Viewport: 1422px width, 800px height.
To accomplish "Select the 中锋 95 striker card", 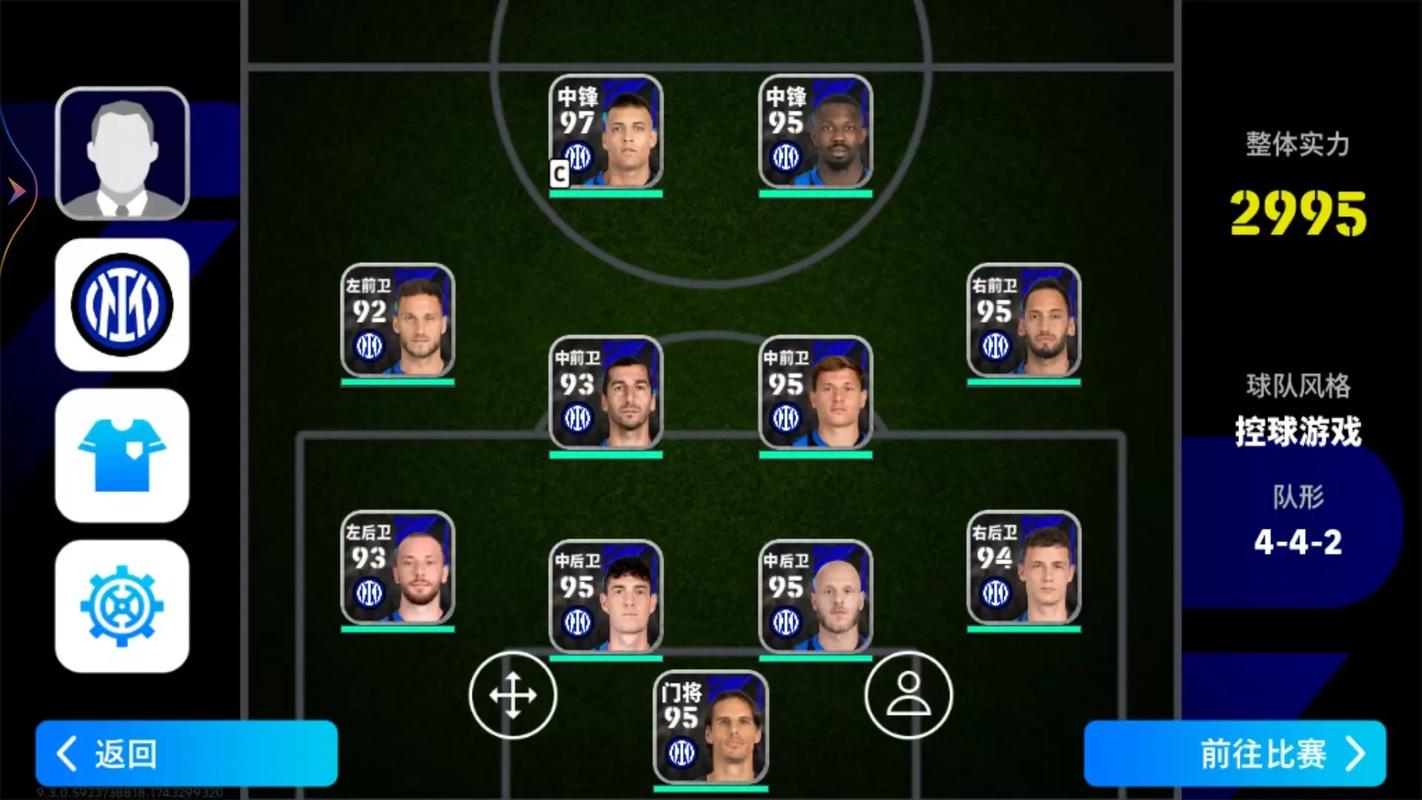I will pyautogui.click(x=815, y=131).
